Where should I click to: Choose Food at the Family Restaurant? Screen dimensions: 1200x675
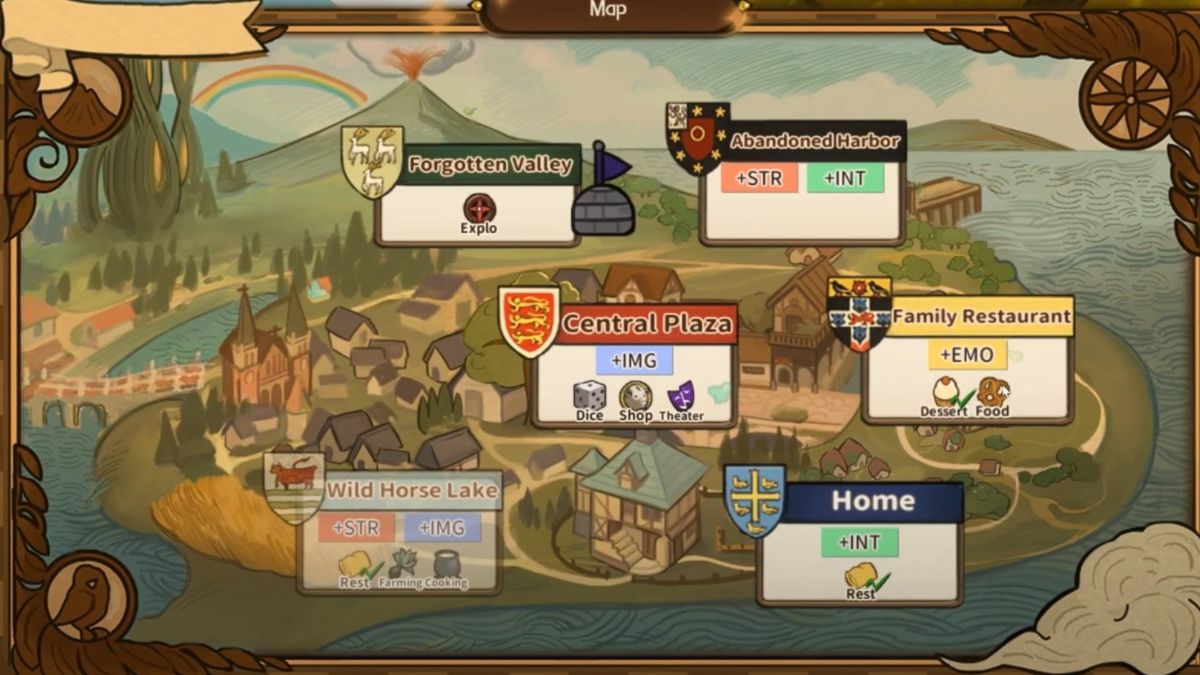[x=993, y=393]
